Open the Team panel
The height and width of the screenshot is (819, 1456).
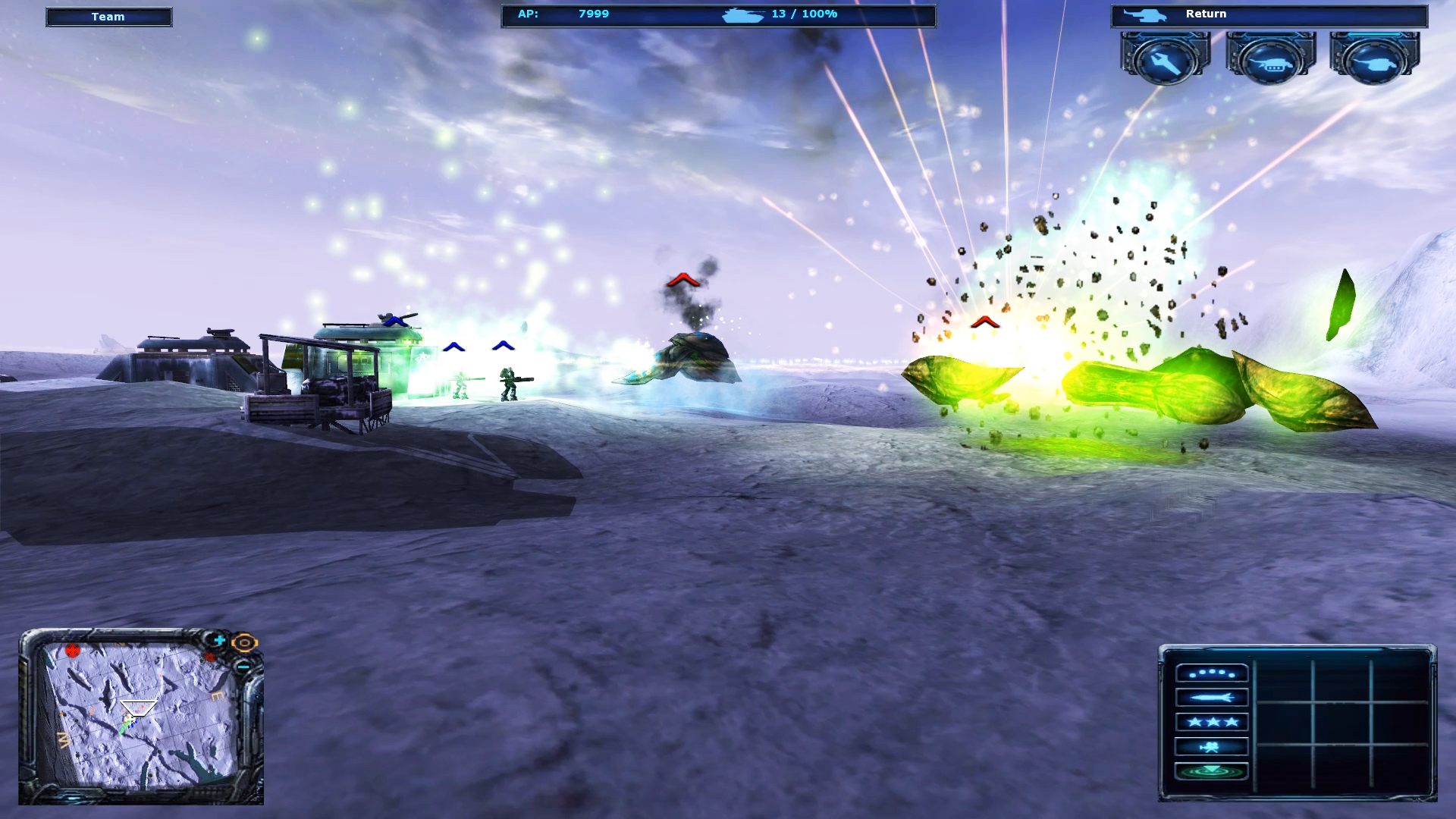pyautogui.click(x=108, y=16)
